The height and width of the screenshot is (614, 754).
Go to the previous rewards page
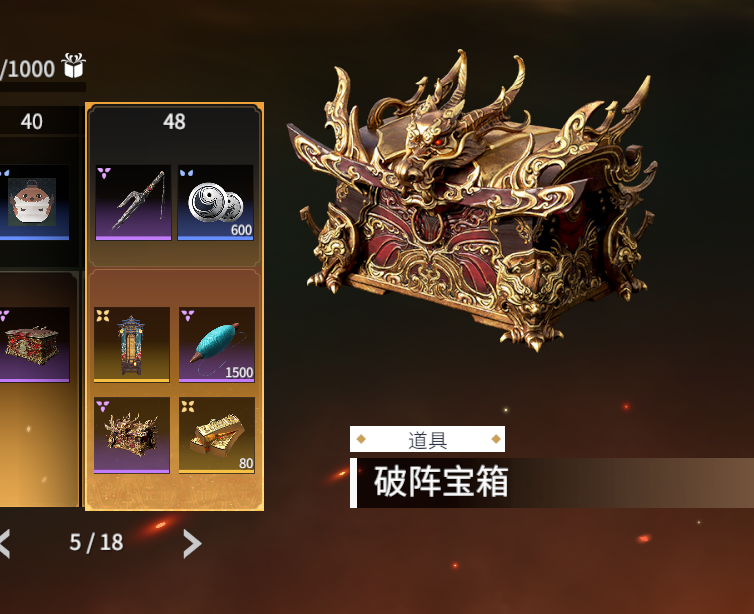click(x=5, y=543)
